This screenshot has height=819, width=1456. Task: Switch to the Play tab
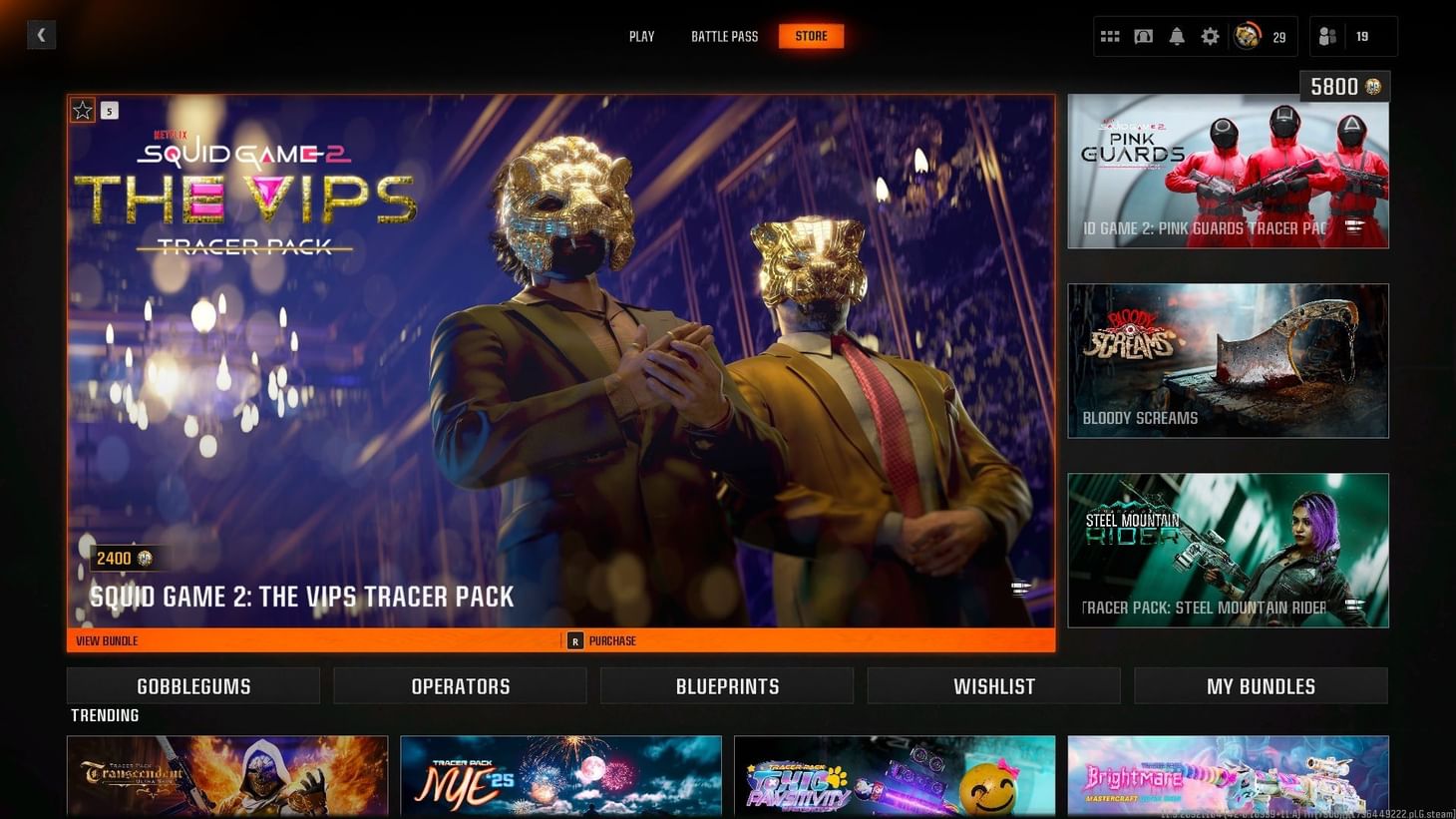[641, 36]
